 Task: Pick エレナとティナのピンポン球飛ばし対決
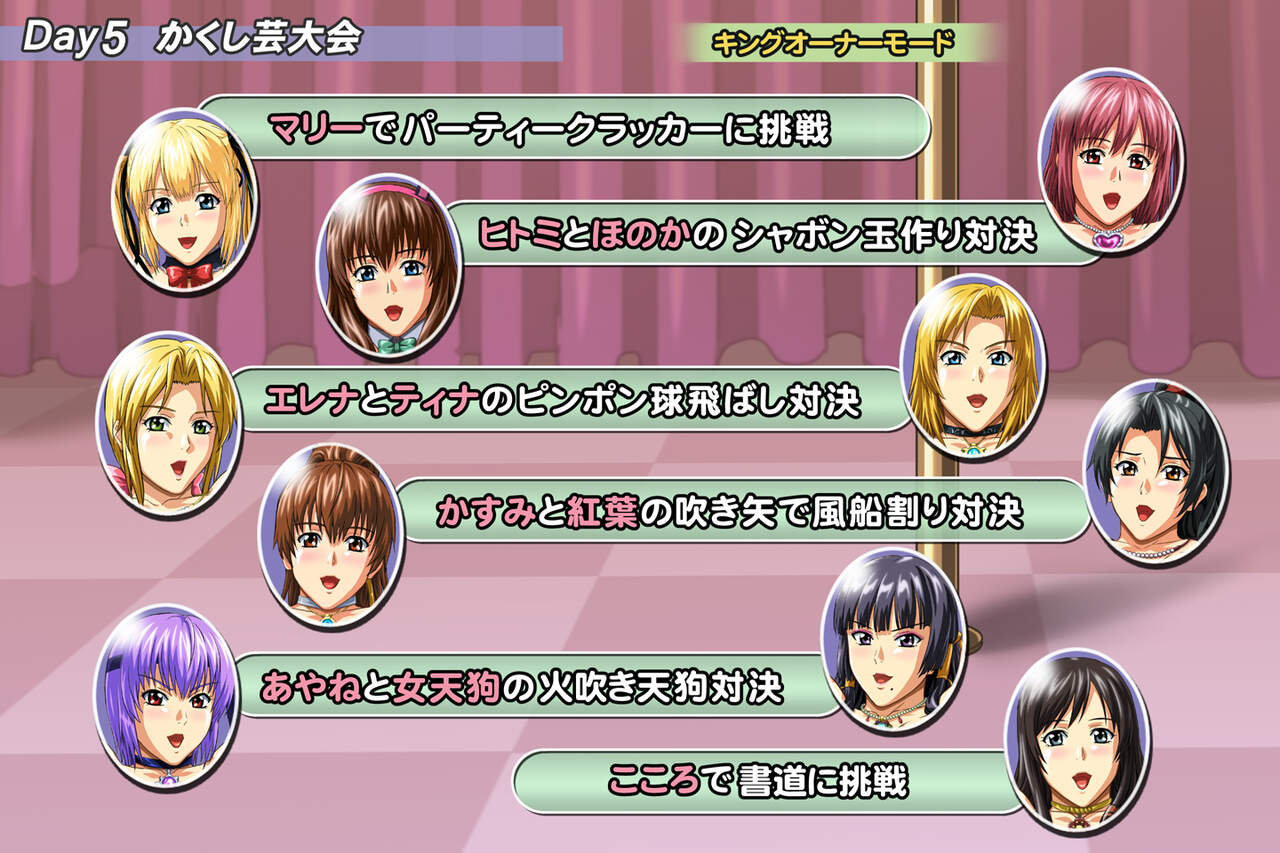pos(562,400)
